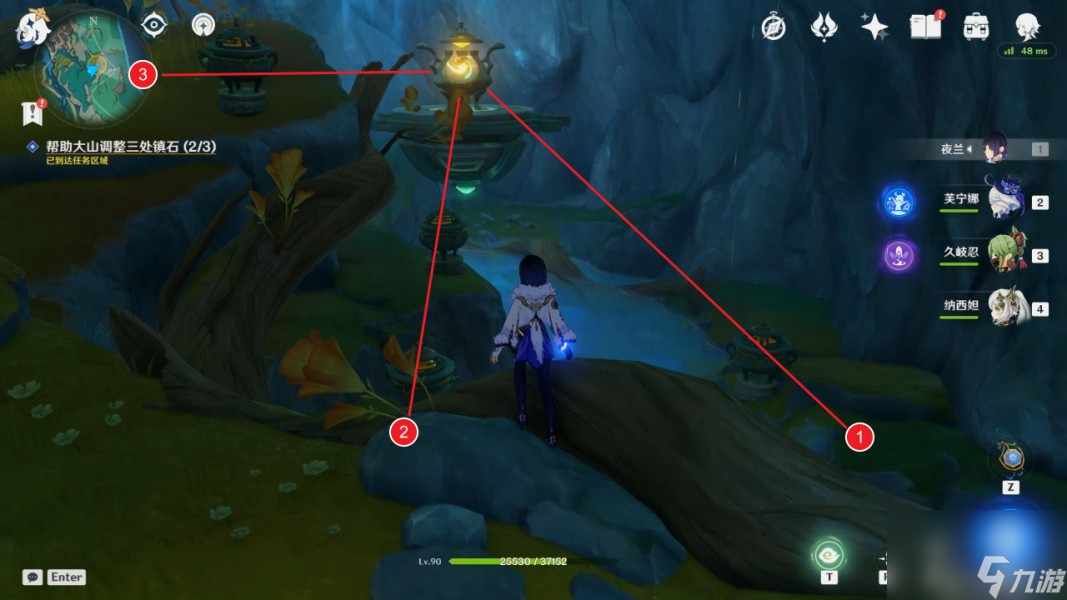
Task: Open the character profile head icon
Action: tap(1027, 27)
